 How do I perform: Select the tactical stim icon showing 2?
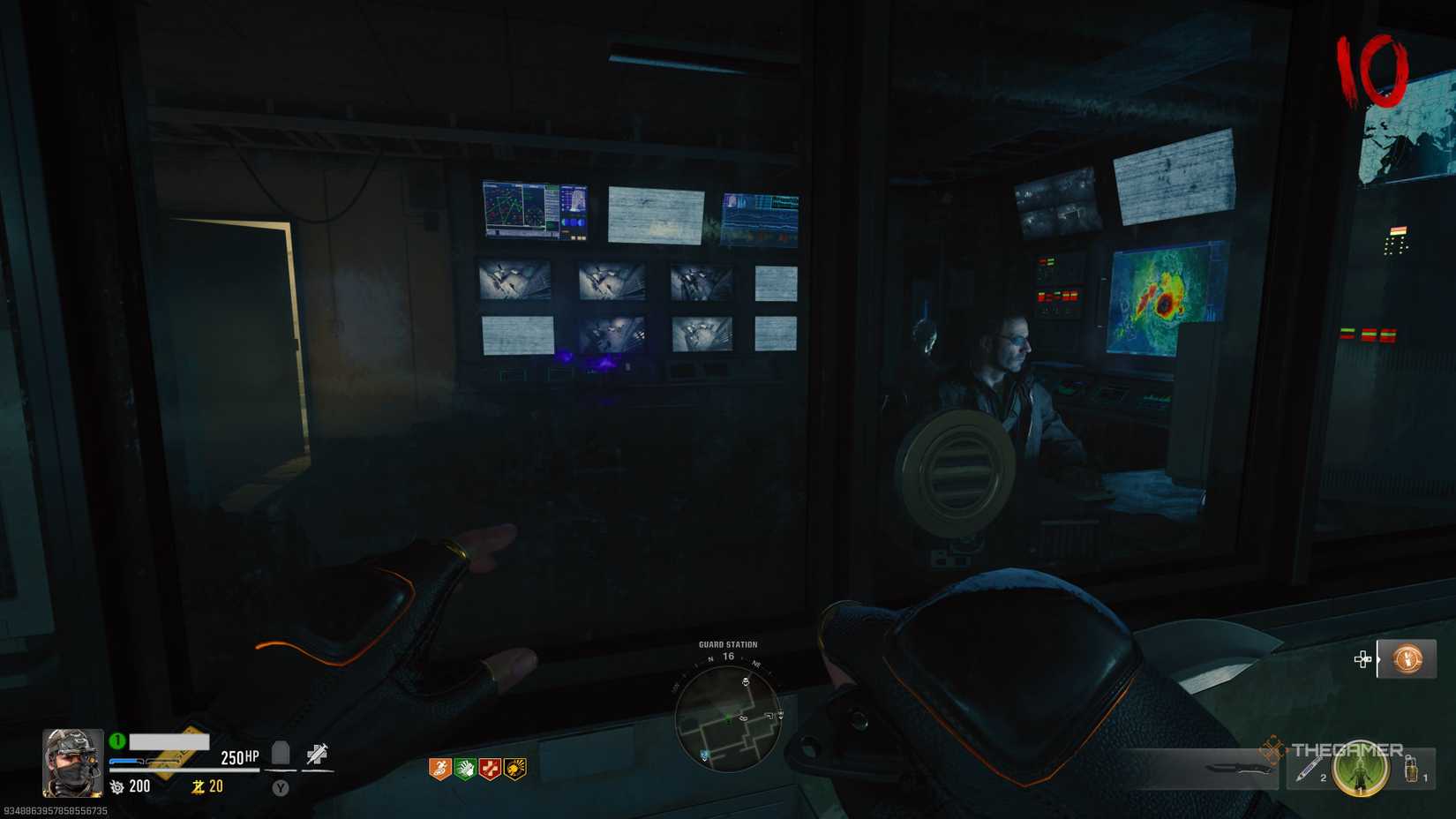(1308, 770)
